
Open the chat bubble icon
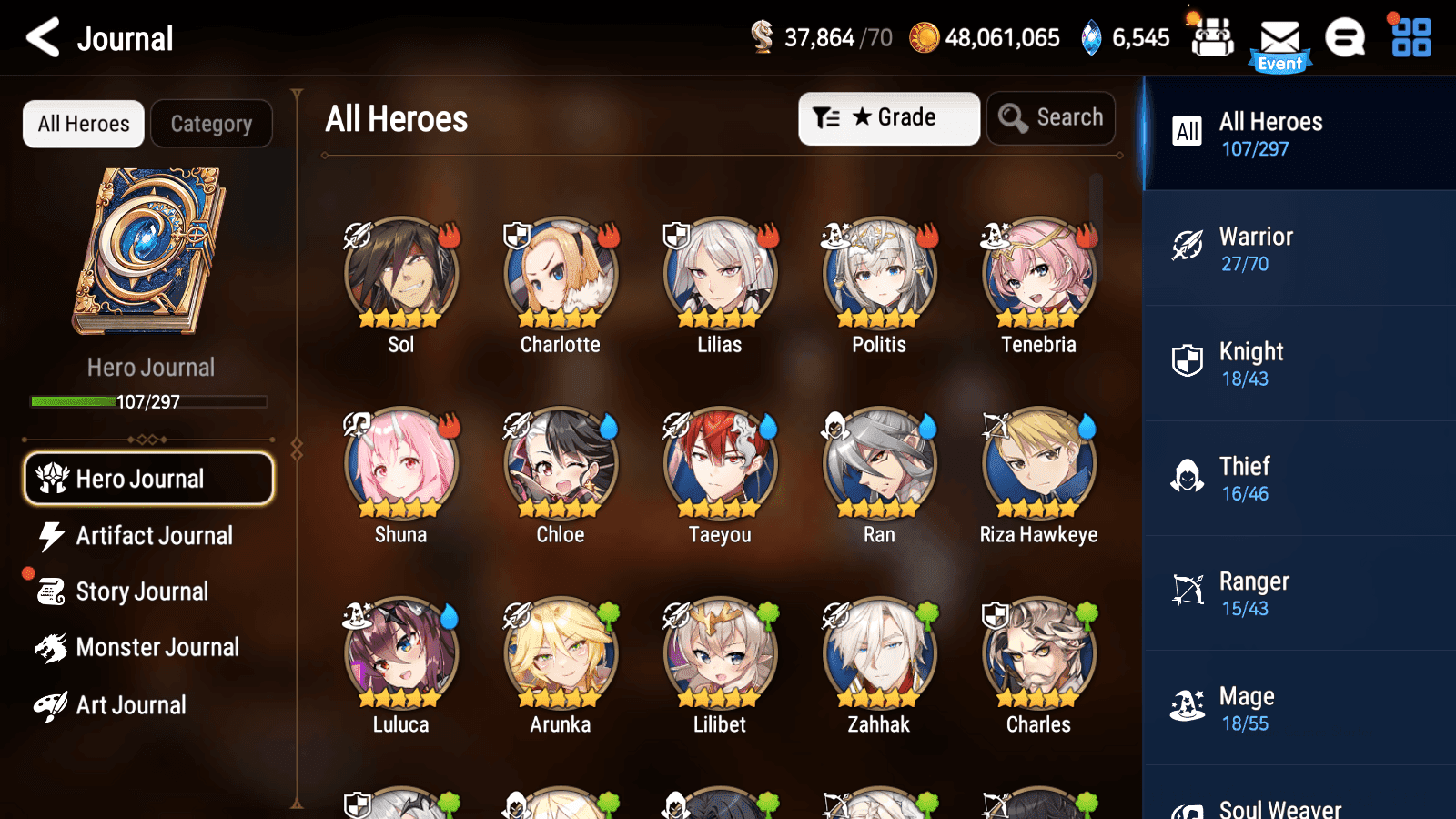point(1345,38)
